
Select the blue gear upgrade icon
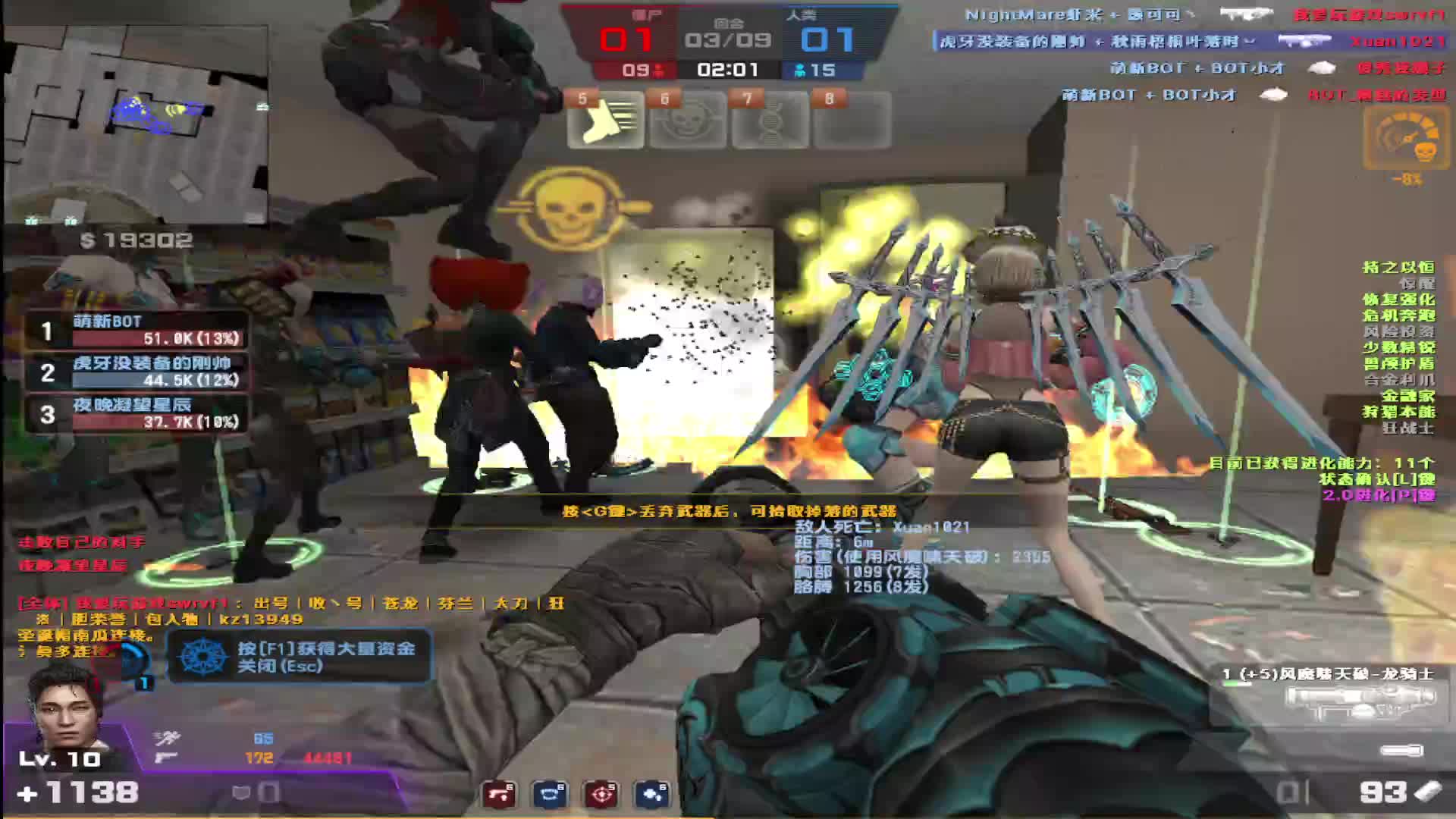tap(652, 794)
